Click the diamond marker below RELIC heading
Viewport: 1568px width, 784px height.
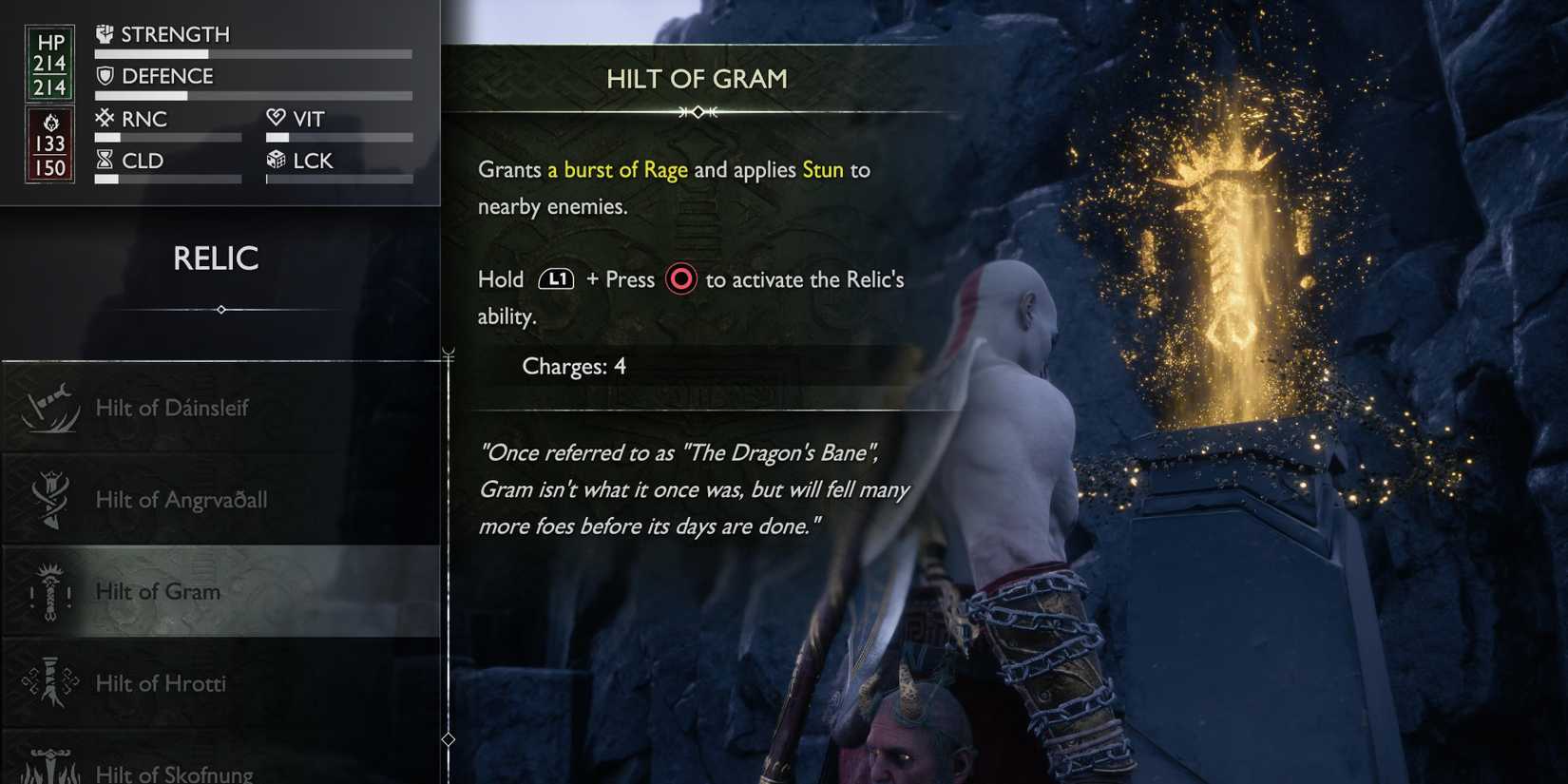[221, 310]
